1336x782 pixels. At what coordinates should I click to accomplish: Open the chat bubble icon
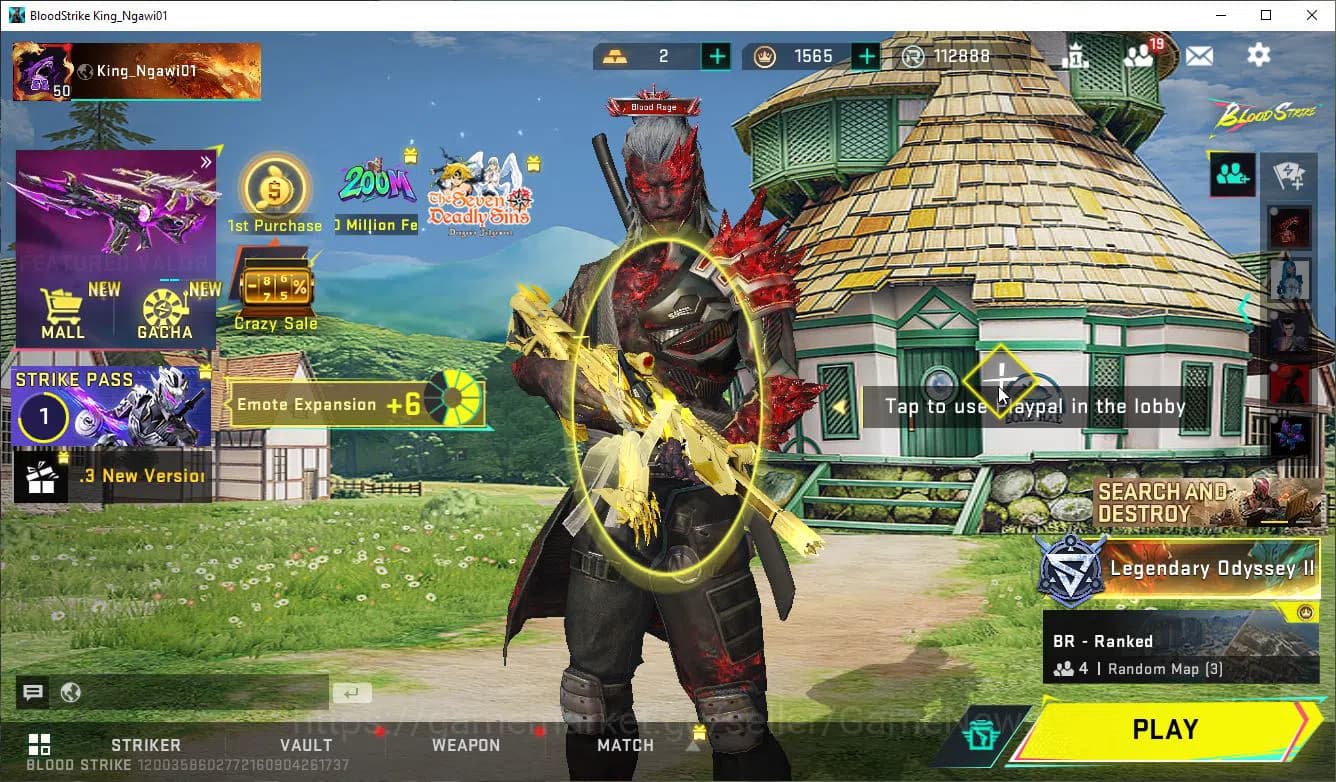(32, 692)
